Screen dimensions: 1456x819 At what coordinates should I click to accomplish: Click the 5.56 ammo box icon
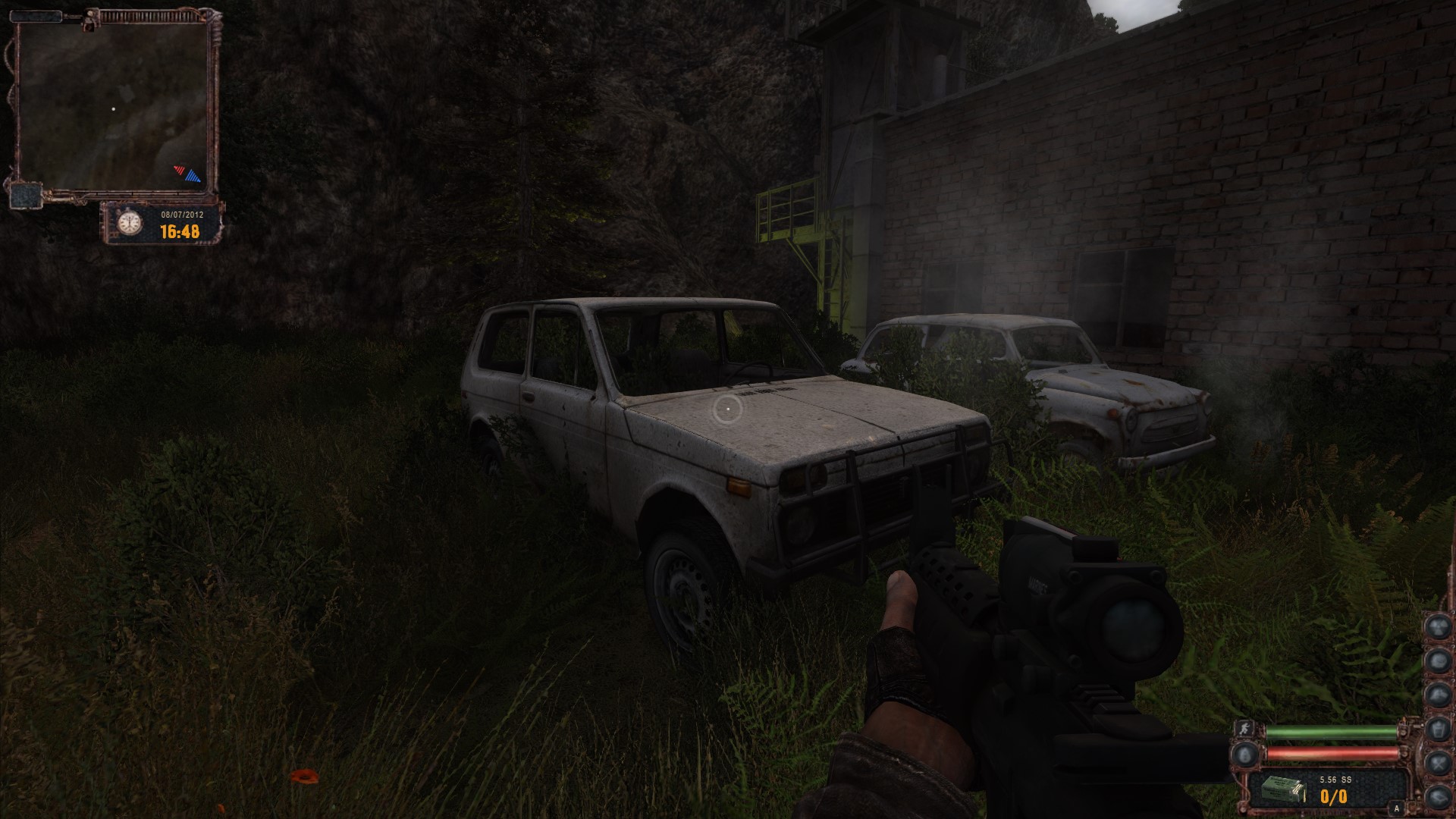tap(1282, 790)
